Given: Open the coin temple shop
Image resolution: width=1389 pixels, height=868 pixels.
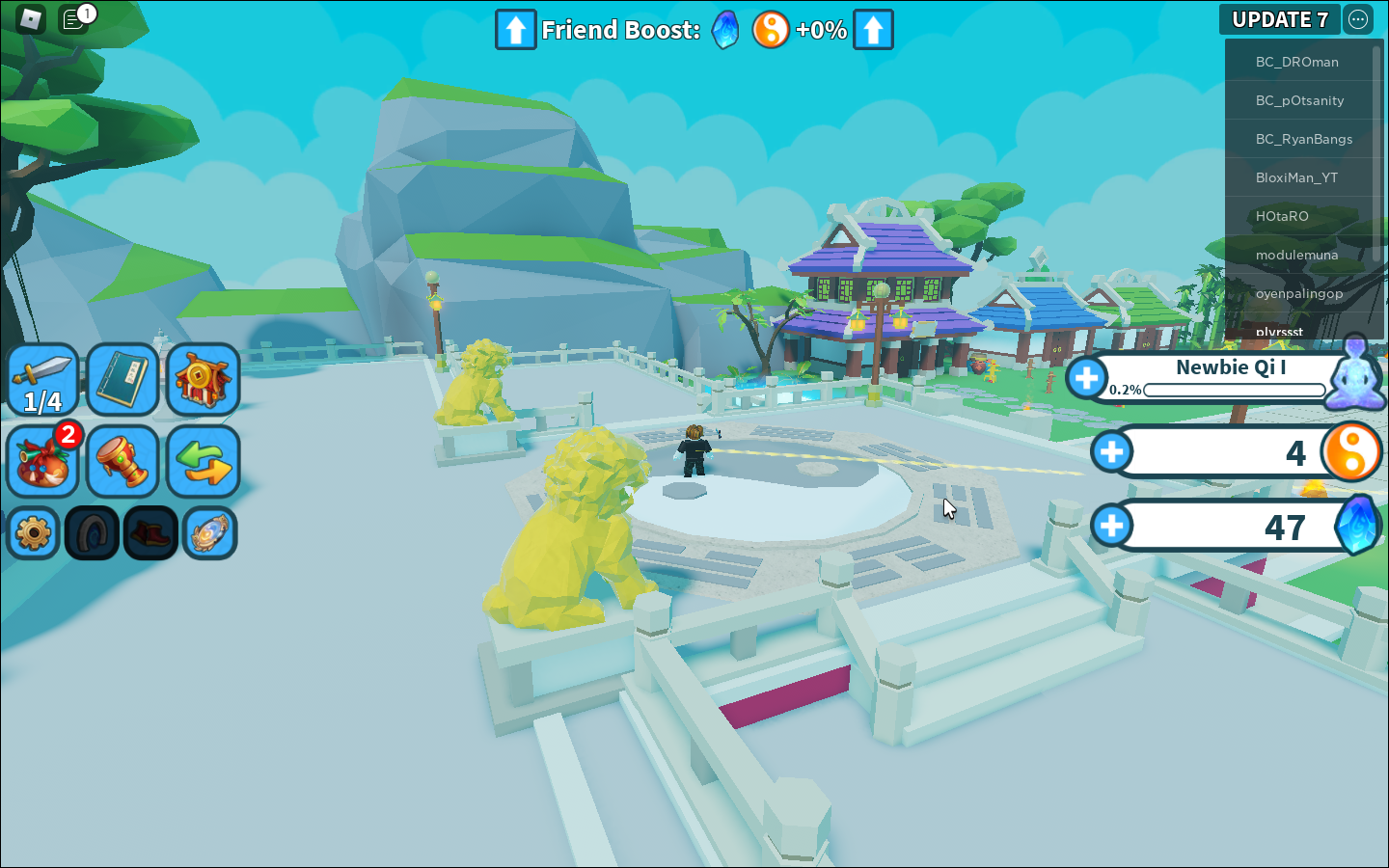Looking at the screenshot, I should click(x=203, y=380).
